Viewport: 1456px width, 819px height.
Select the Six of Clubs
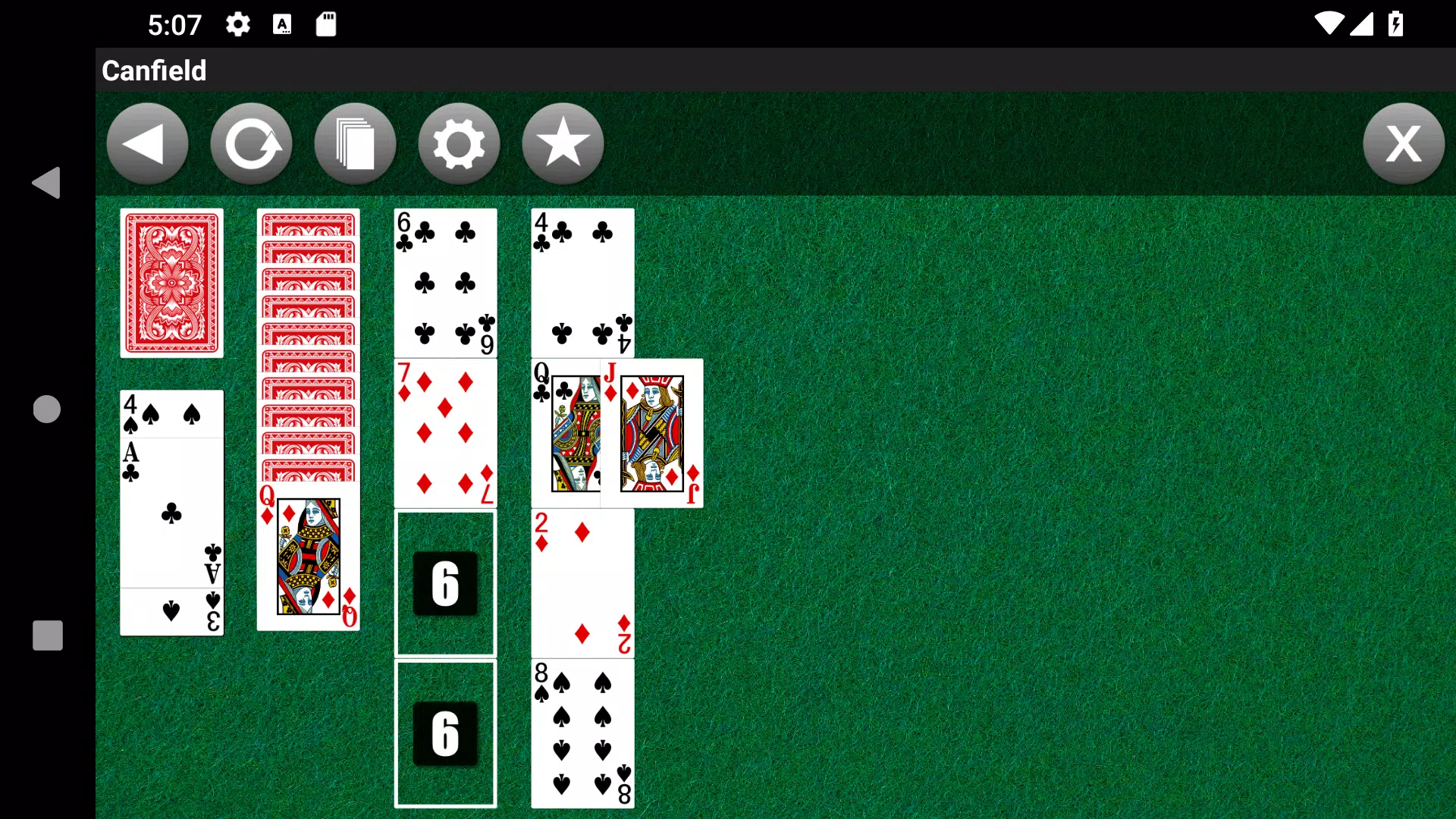(444, 281)
